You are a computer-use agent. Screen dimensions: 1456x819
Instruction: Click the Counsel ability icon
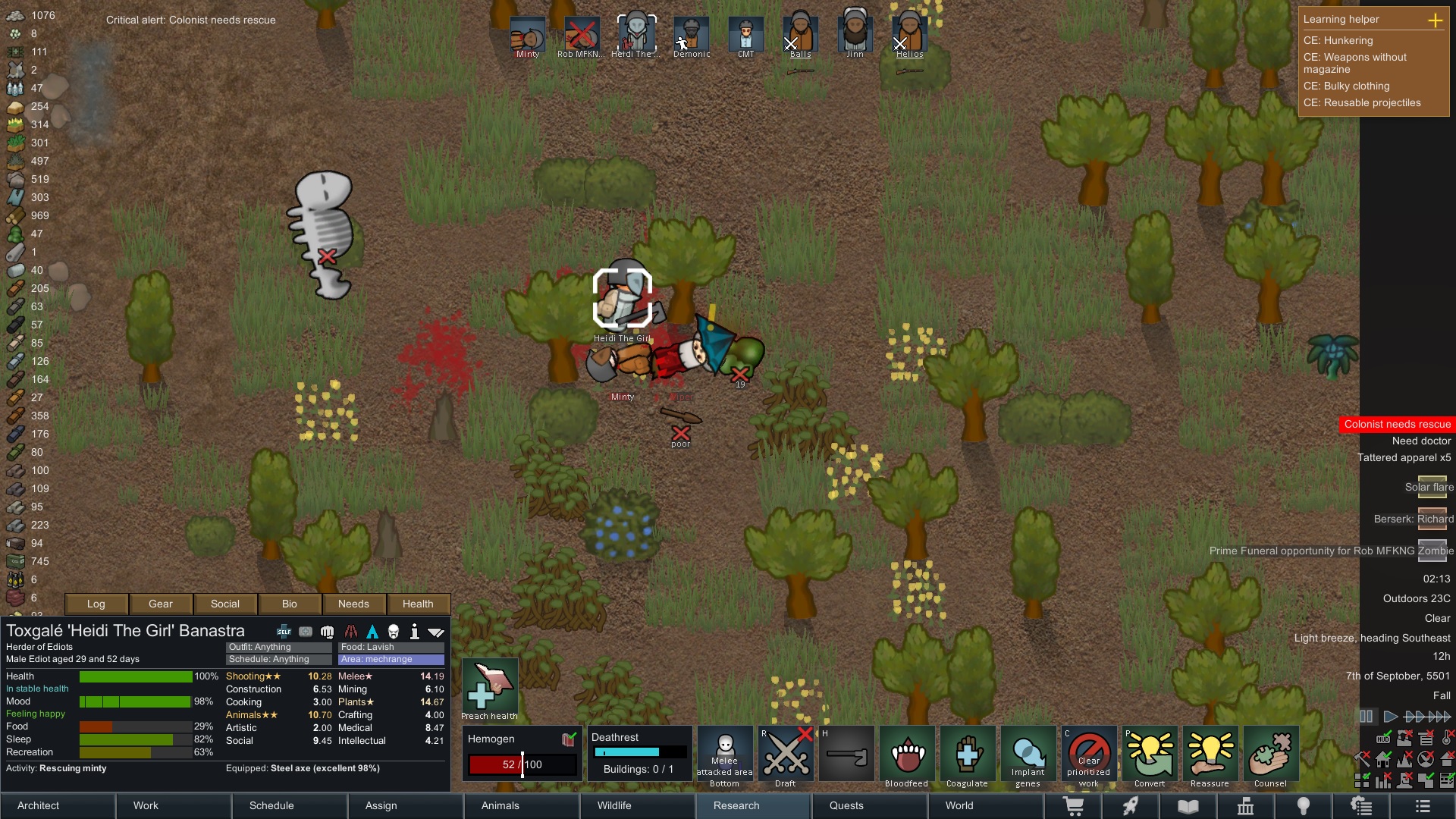pos(1271,754)
